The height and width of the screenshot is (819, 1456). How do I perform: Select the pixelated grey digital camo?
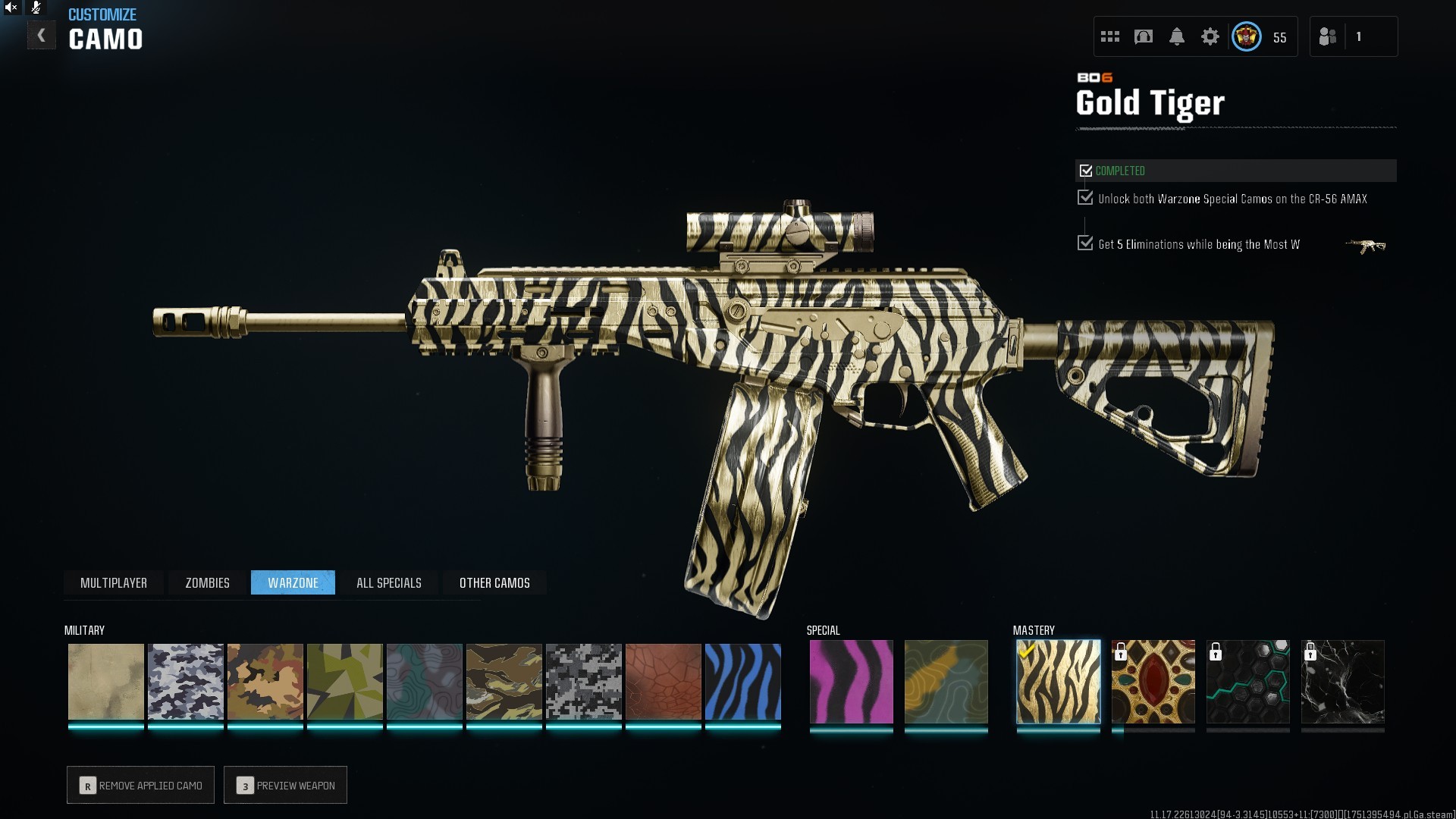click(583, 682)
